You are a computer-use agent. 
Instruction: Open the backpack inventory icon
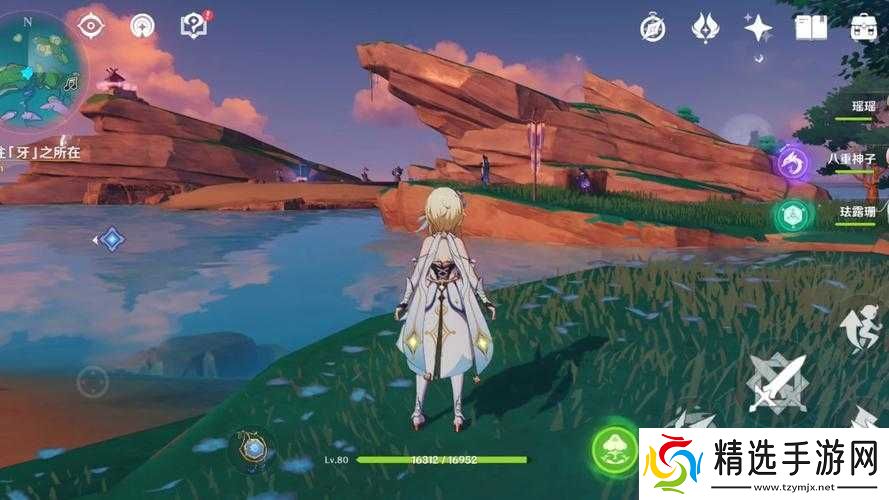tap(864, 27)
